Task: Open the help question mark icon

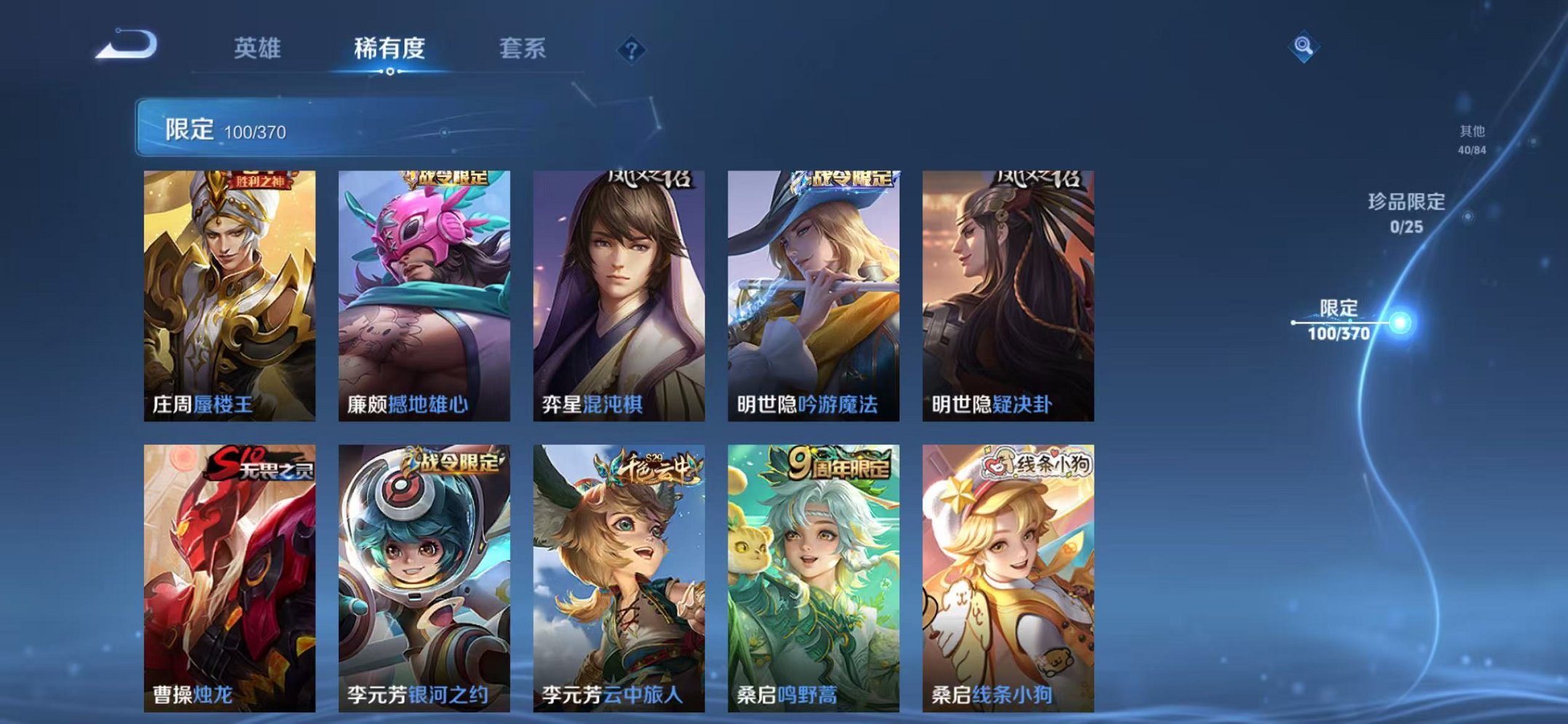Action: pyautogui.click(x=634, y=50)
